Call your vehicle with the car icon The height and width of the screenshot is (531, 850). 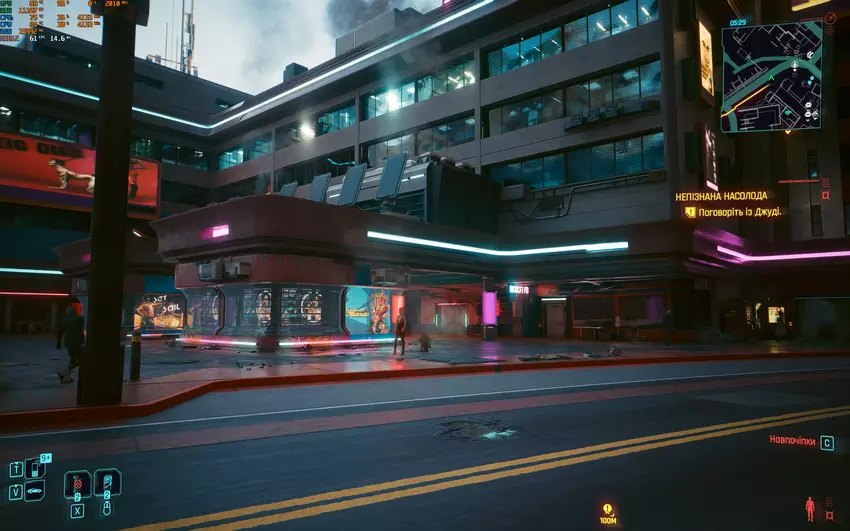35,491
